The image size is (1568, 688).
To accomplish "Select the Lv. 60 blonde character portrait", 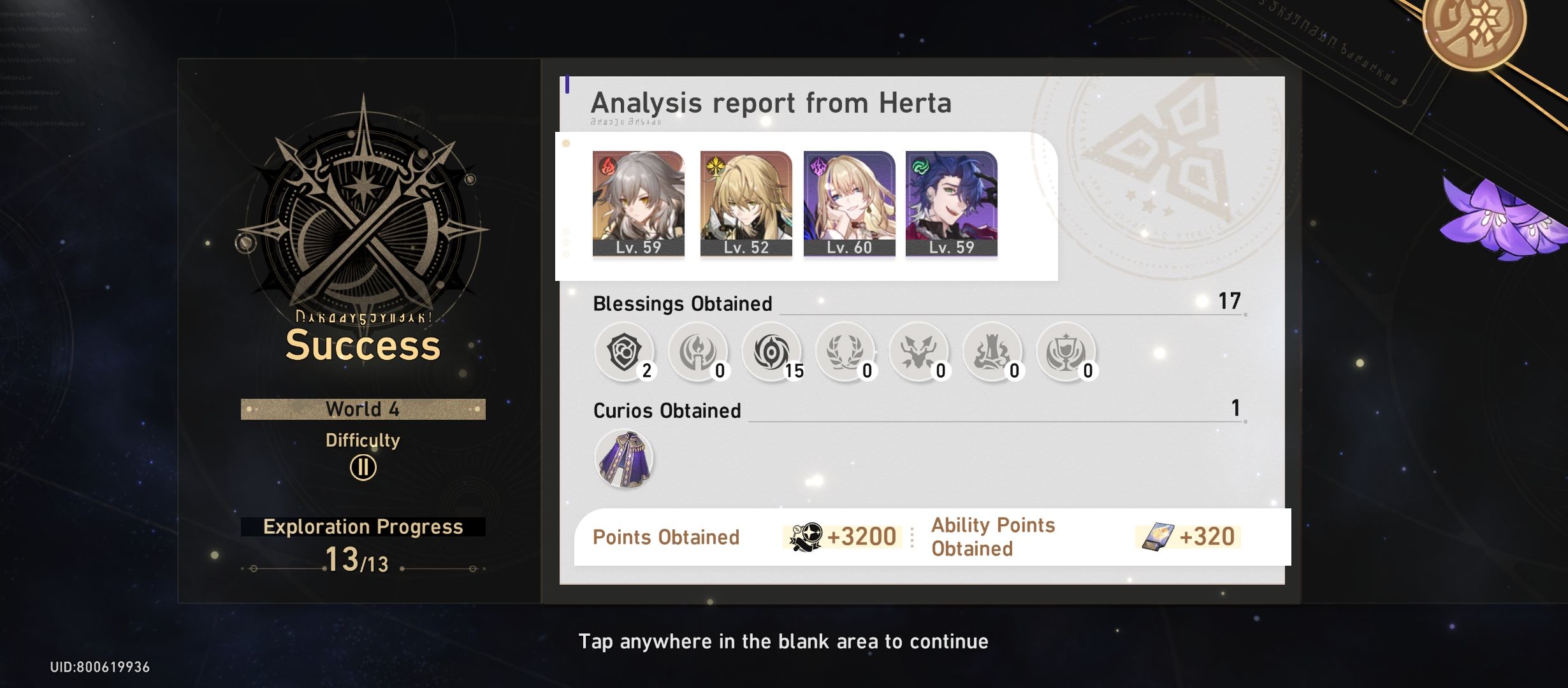I will (x=848, y=204).
